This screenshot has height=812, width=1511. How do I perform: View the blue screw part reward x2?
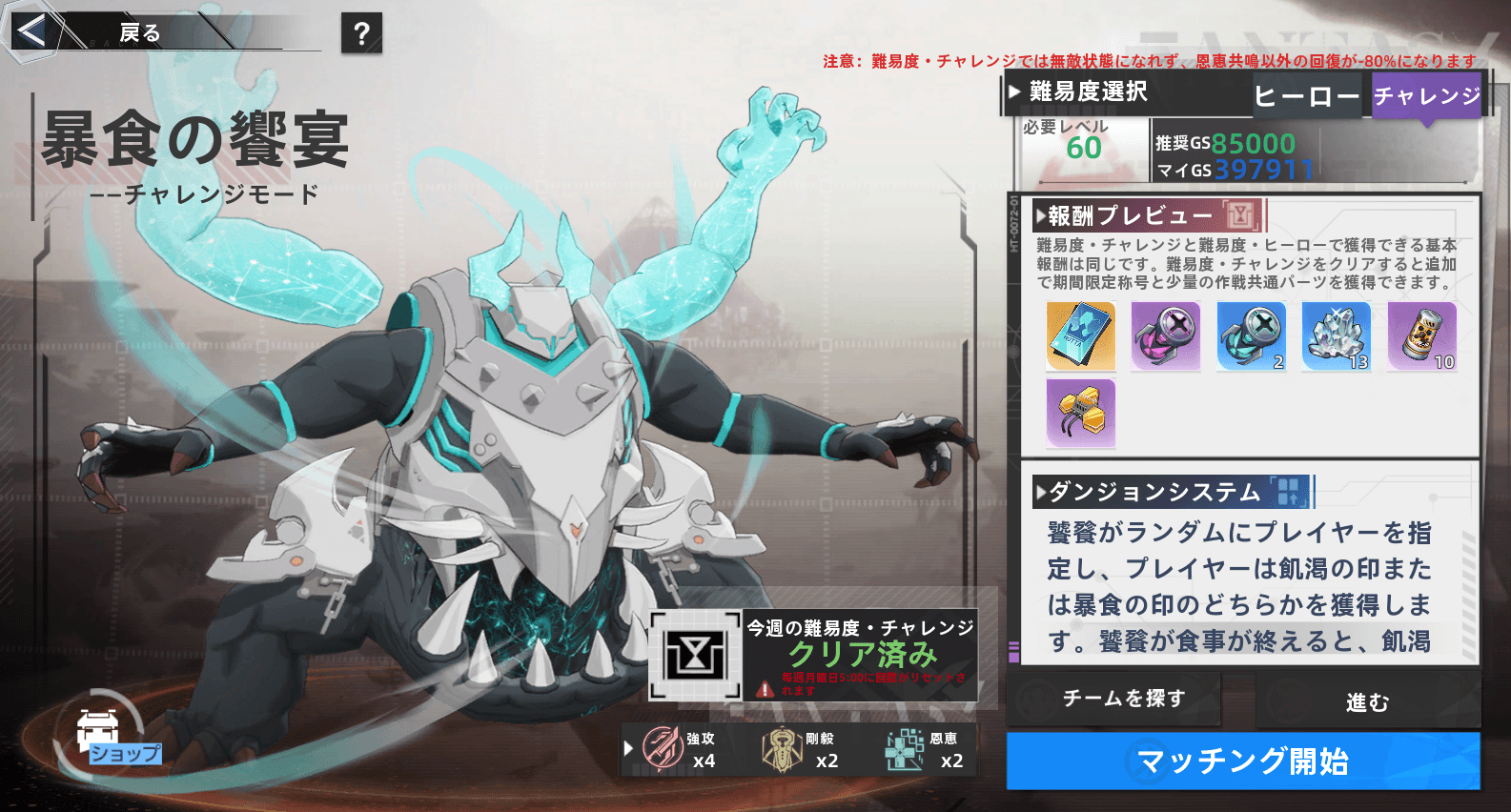pos(1251,336)
